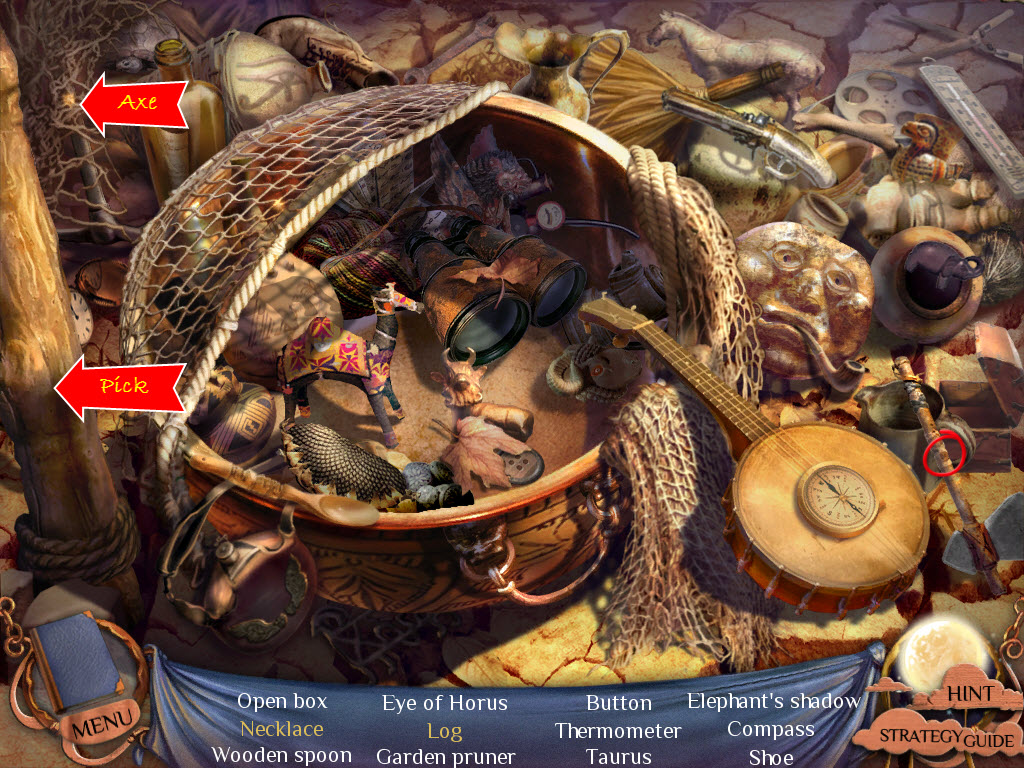The height and width of the screenshot is (768, 1024).
Task: Select 'Taurus' in the item list
Action: tap(618, 757)
